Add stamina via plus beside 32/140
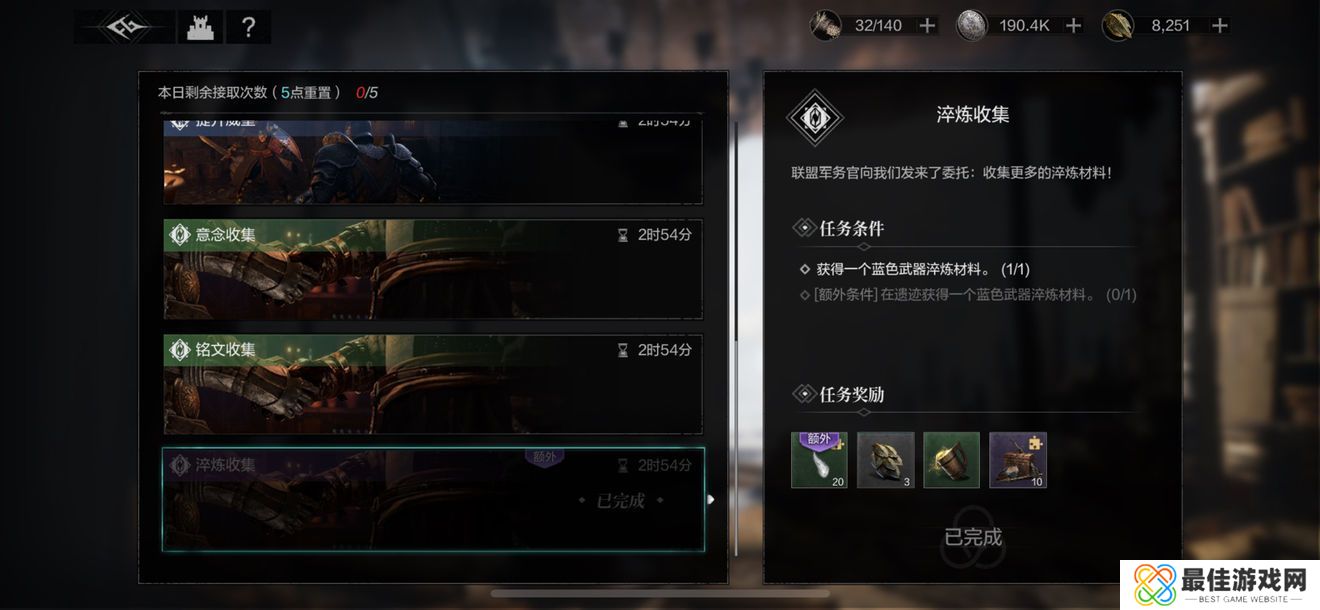The height and width of the screenshot is (610, 1320). click(x=928, y=26)
